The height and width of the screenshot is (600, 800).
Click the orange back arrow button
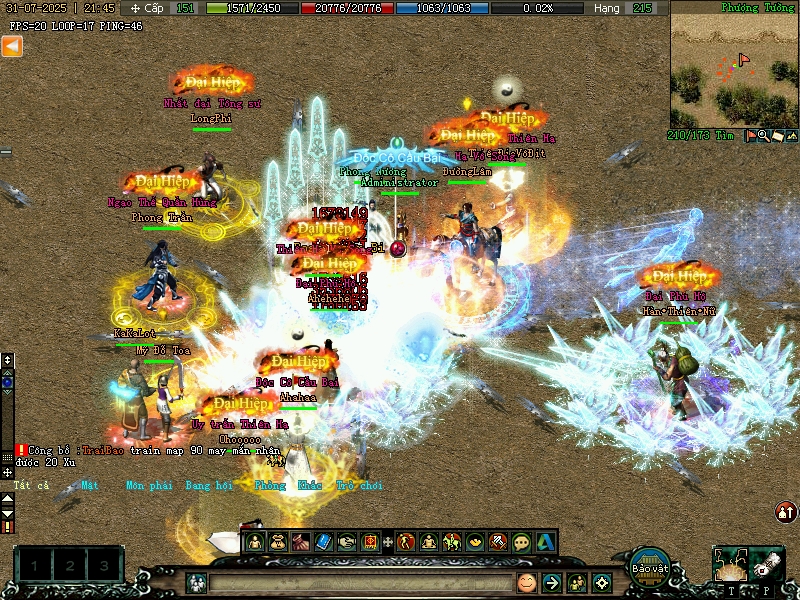click(x=11, y=46)
